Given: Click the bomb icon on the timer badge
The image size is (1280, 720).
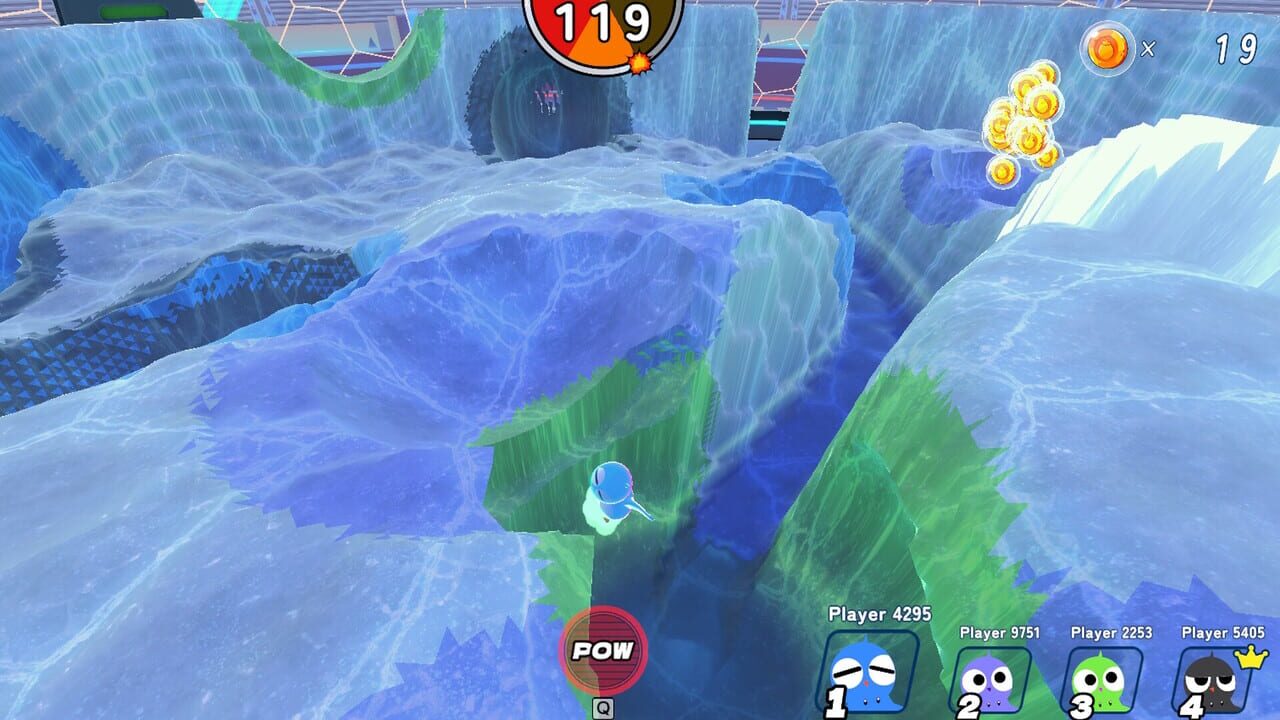Looking at the screenshot, I should coord(642,62).
